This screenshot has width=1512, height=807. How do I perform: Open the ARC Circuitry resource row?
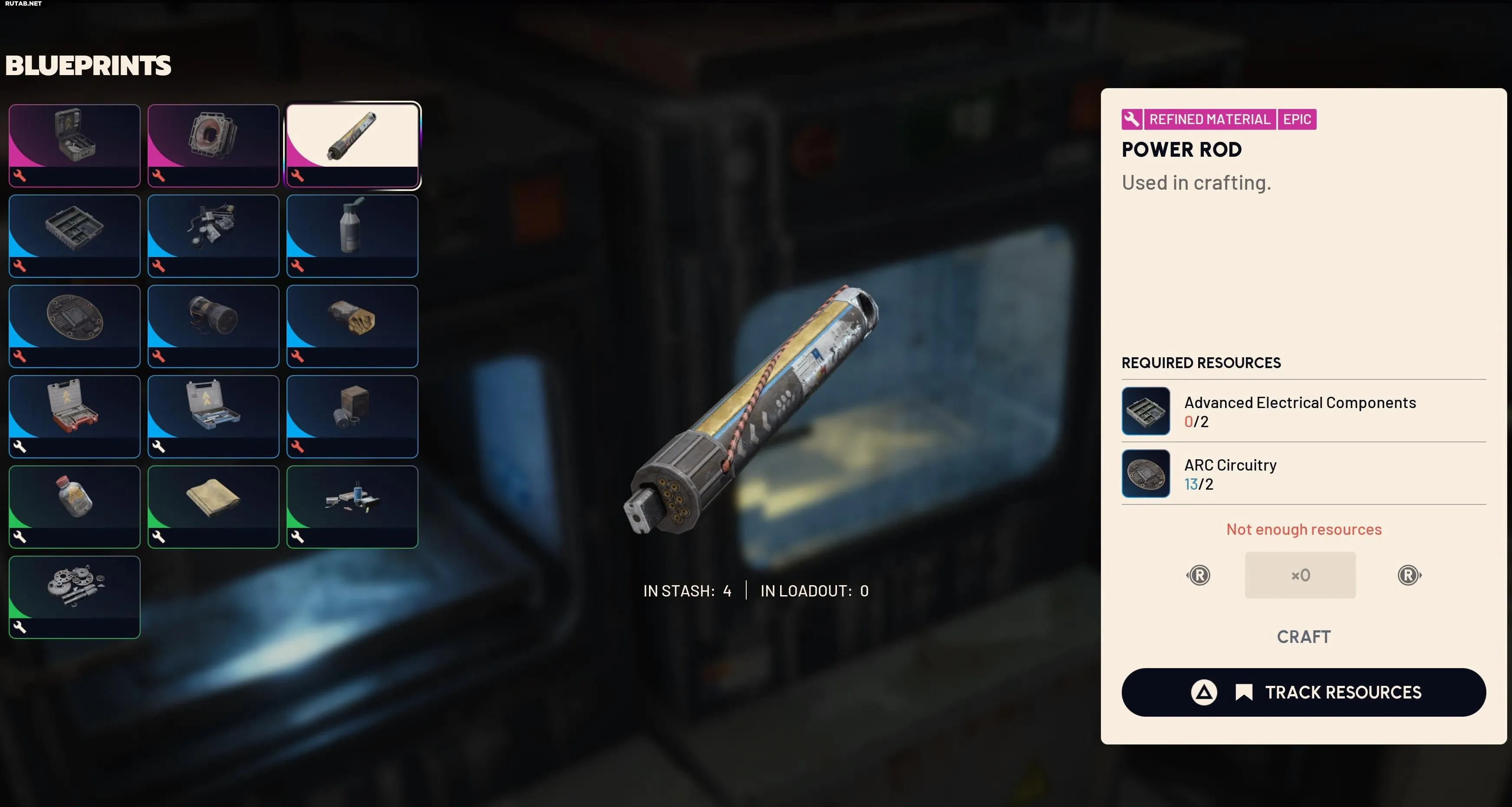click(1303, 474)
